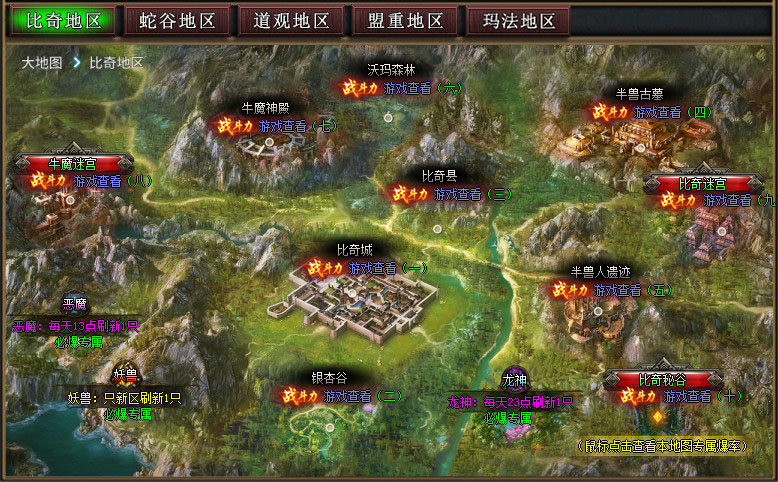Switch to the 盟重地区 tab
Image resolution: width=778 pixels, height=482 pixels.
(x=406, y=21)
